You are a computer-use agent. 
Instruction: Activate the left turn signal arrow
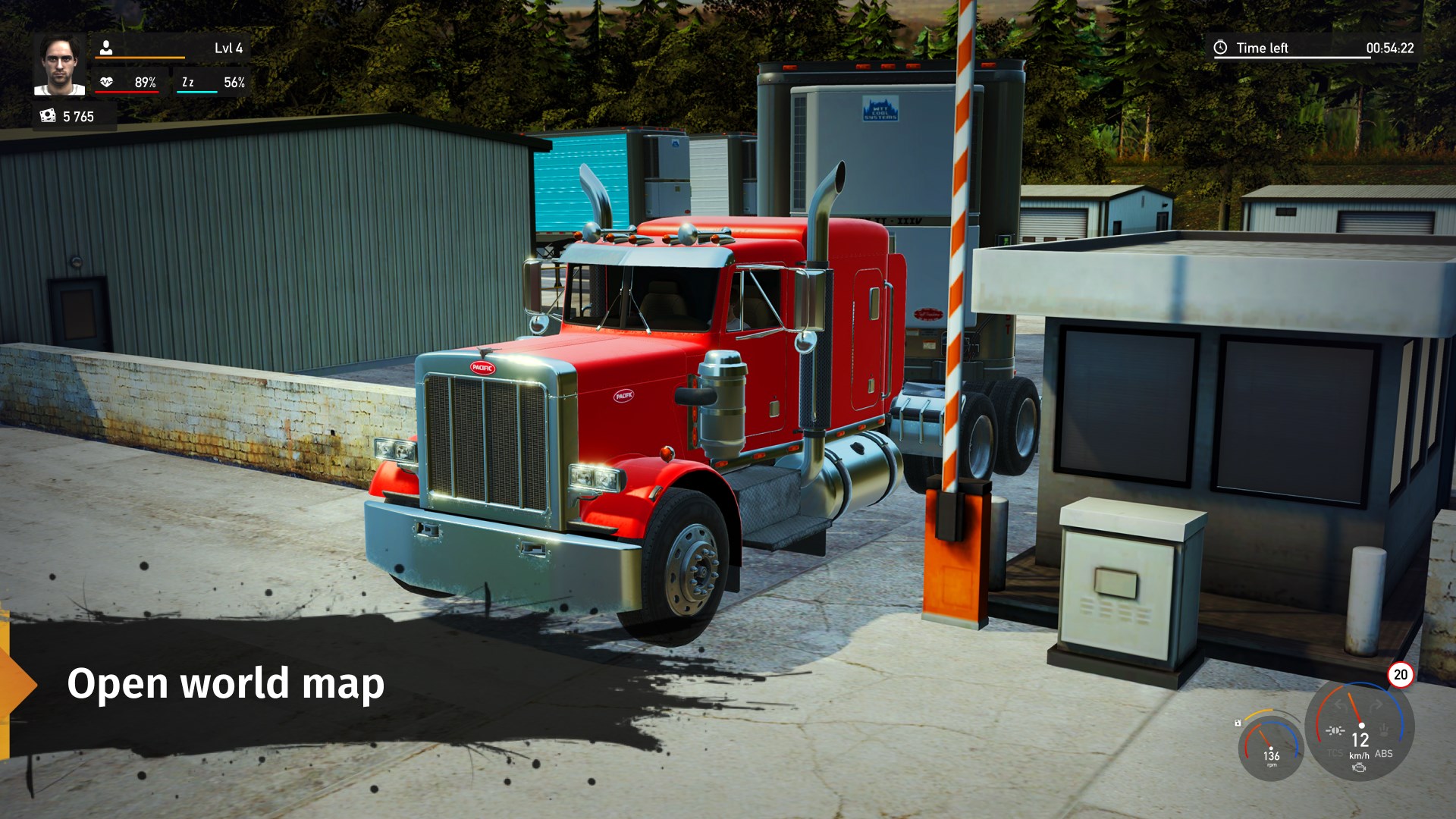click(x=1341, y=704)
